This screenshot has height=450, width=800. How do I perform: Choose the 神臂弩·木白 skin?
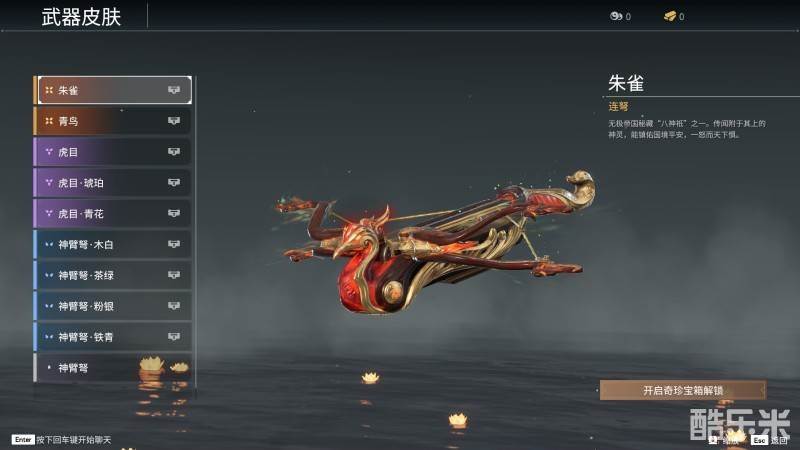click(114, 244)
